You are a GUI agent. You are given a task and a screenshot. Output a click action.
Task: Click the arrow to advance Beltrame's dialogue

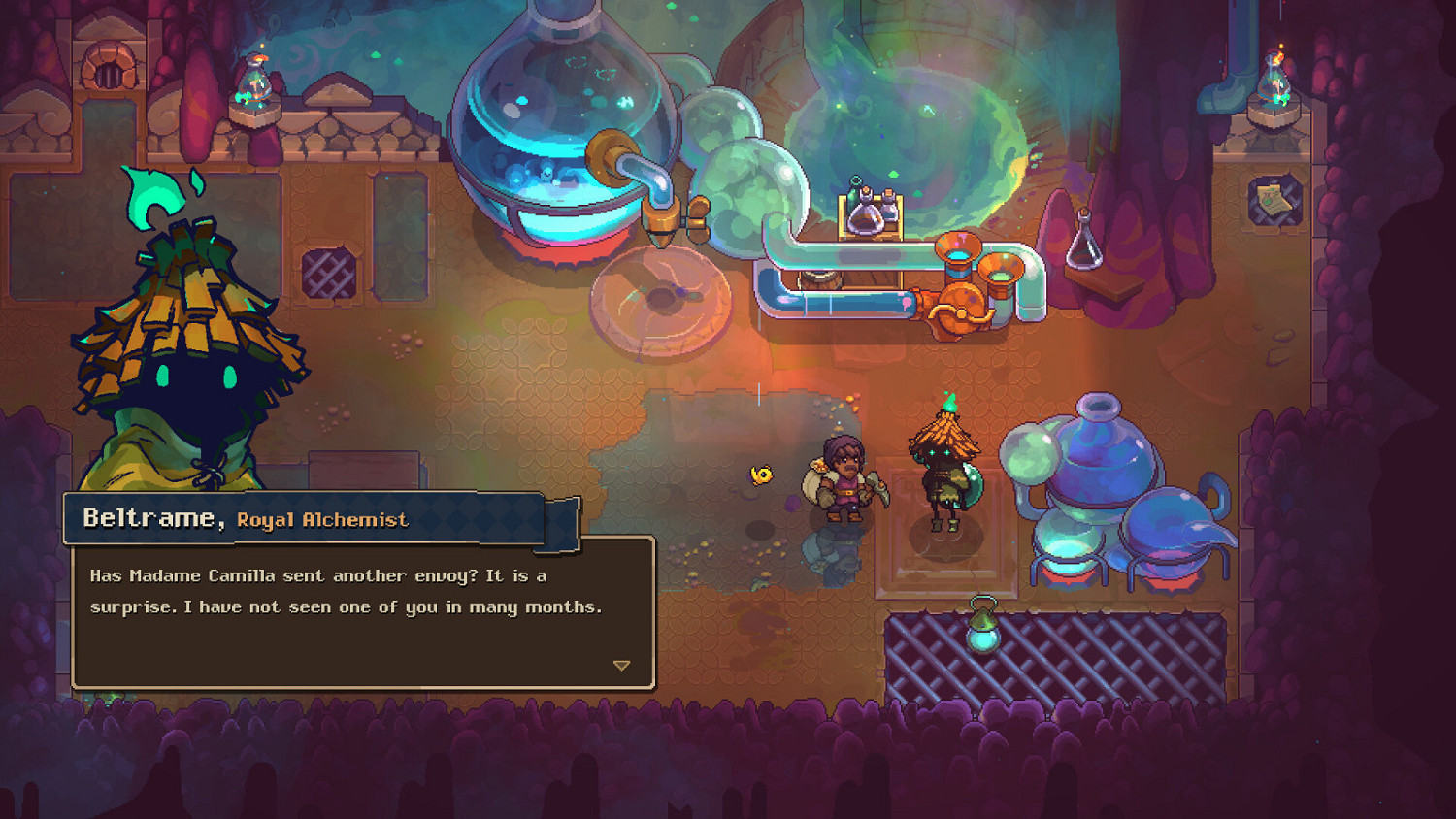(x=622, y=666)
